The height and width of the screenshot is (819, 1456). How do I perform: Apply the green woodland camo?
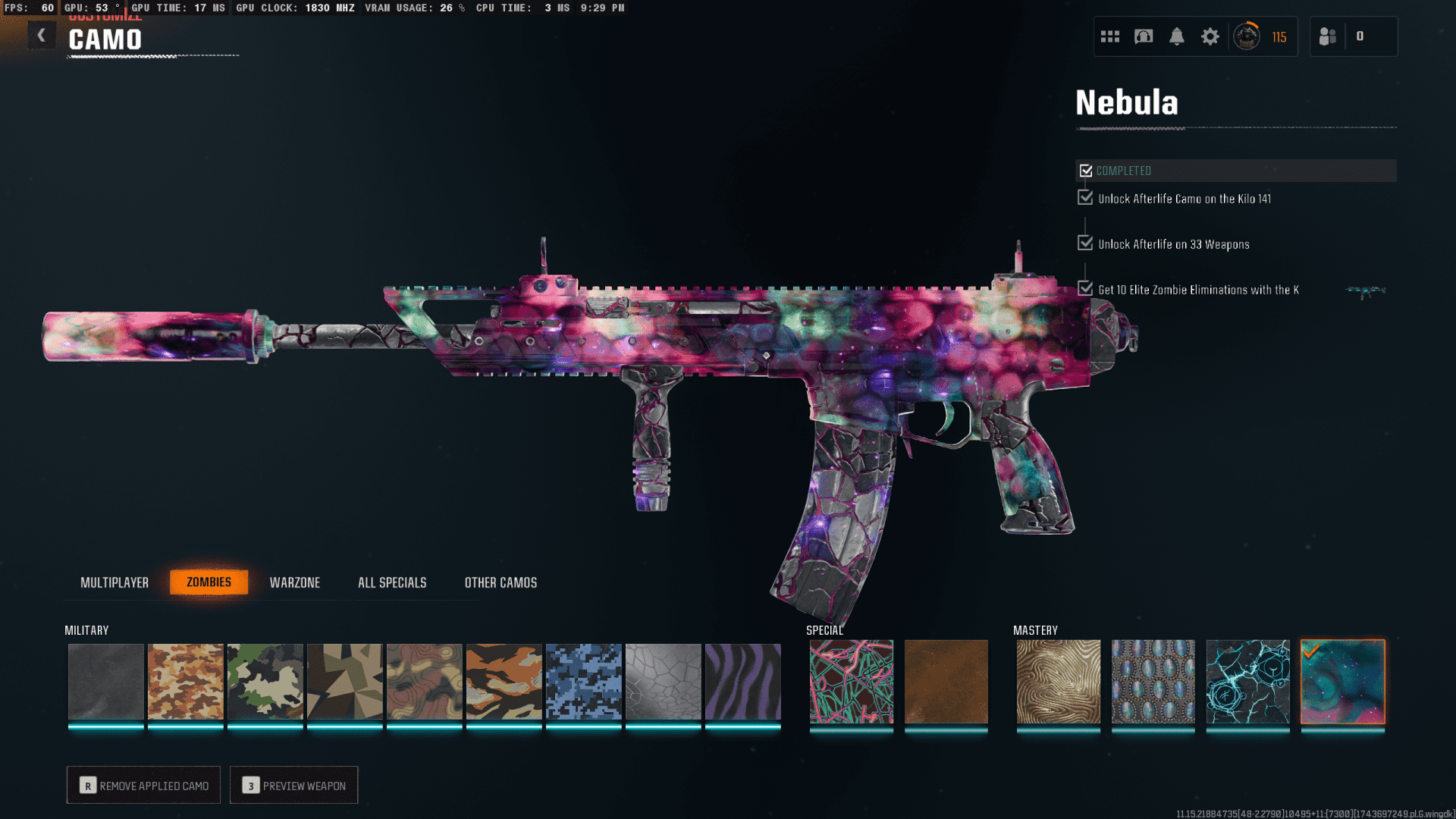pyautogui.click(x=265, y=681)
